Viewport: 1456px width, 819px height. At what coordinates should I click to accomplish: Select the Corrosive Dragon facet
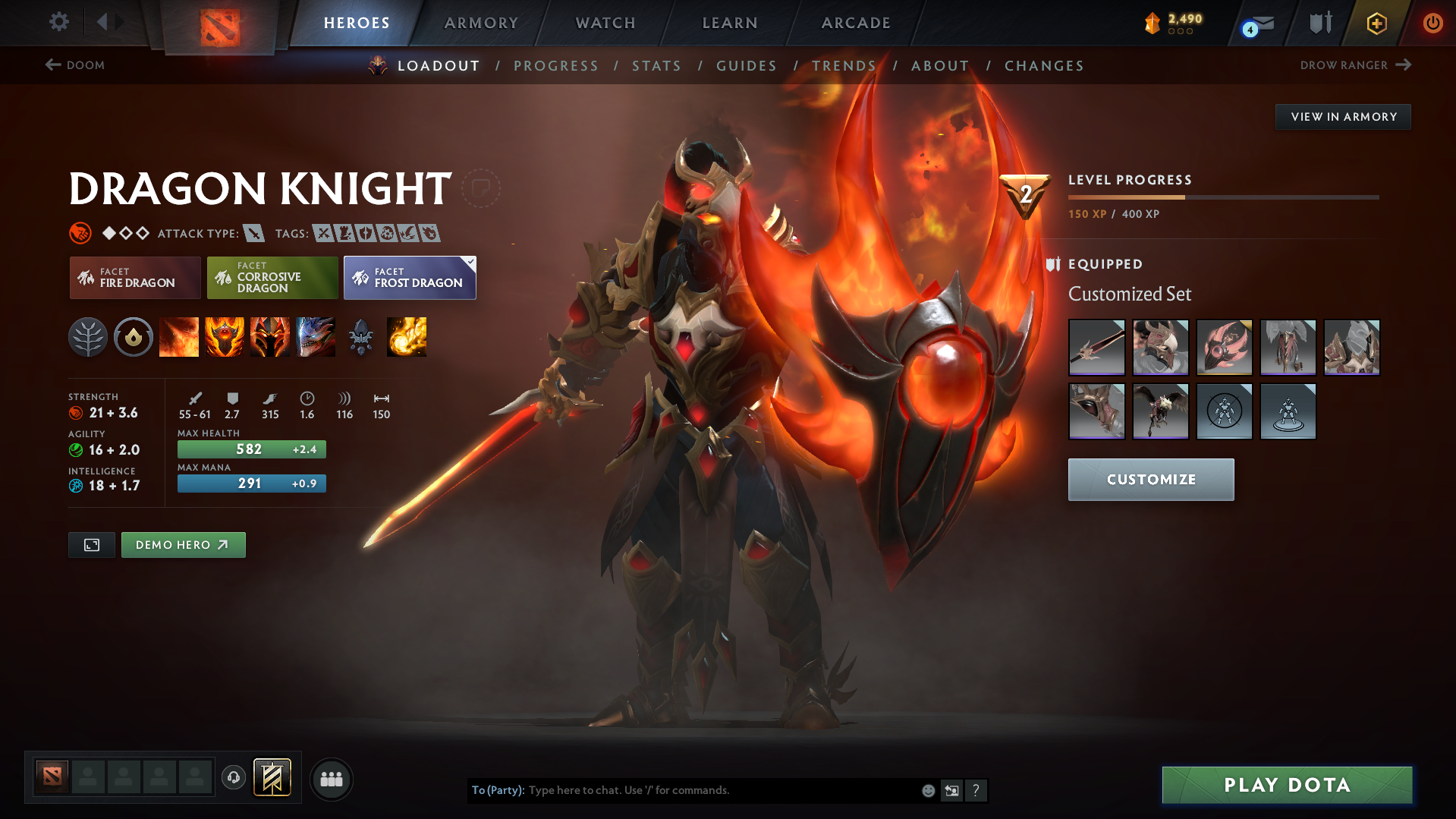(272, 278)
